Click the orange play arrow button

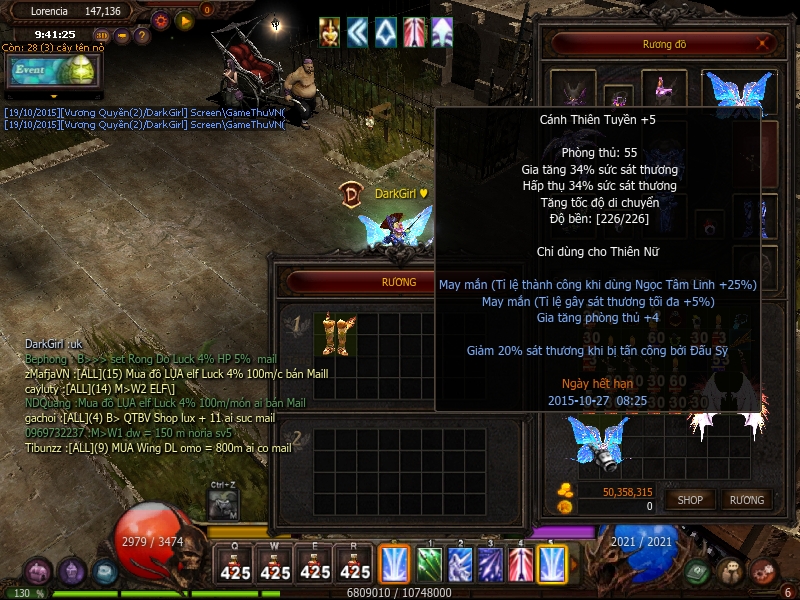pyautogui.click(x=184, y=19)
